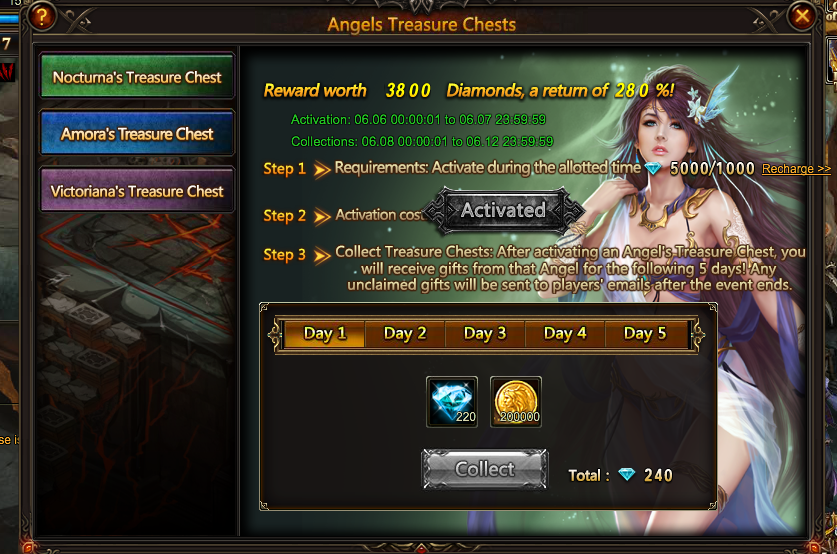This screenshot has height=554, width=837.
Task: Switch to the Day 2 tab
Action: click(x=405, y=334)
